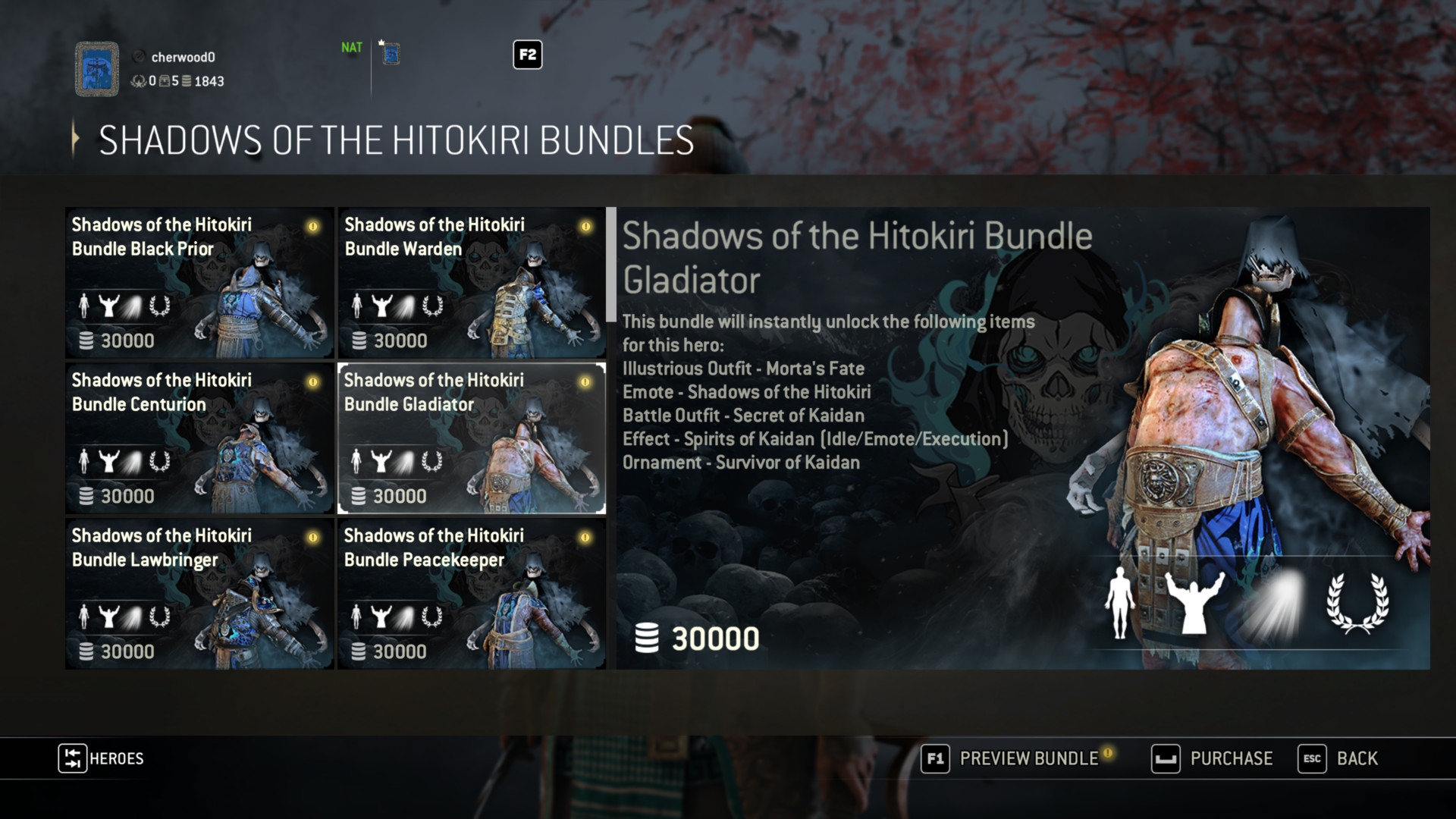This screenshot has height=819, width=1456.
Task: Toggle the info marker on Warden bundle
Action: [585, 225]
